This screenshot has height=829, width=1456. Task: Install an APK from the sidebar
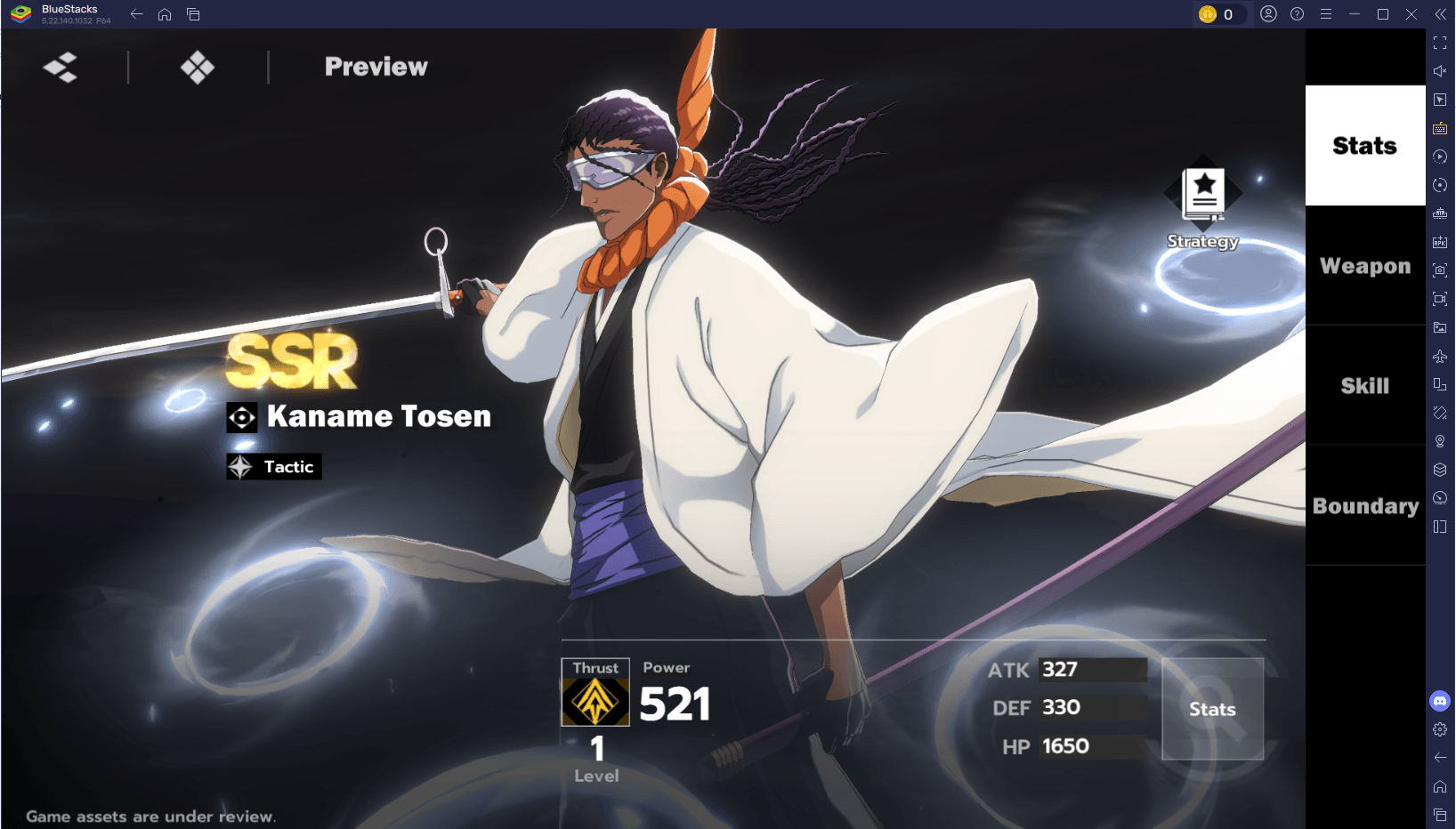[1440, 241]
